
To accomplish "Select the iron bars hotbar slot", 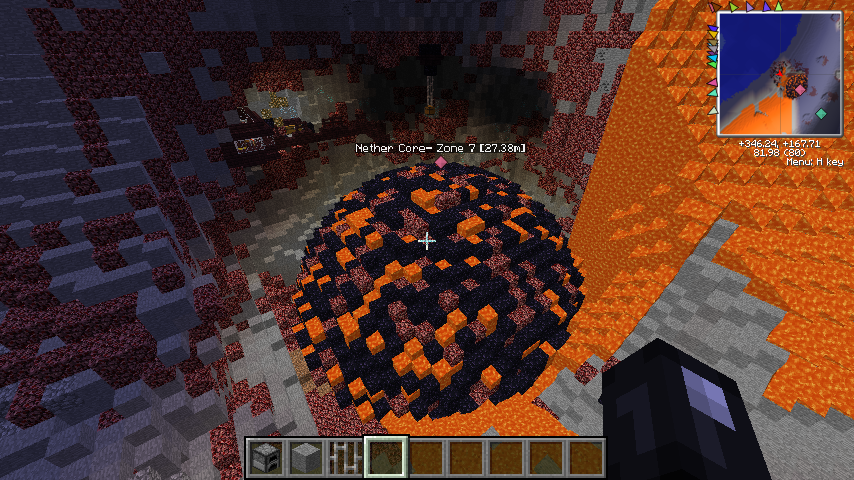I will coord(345,457).
